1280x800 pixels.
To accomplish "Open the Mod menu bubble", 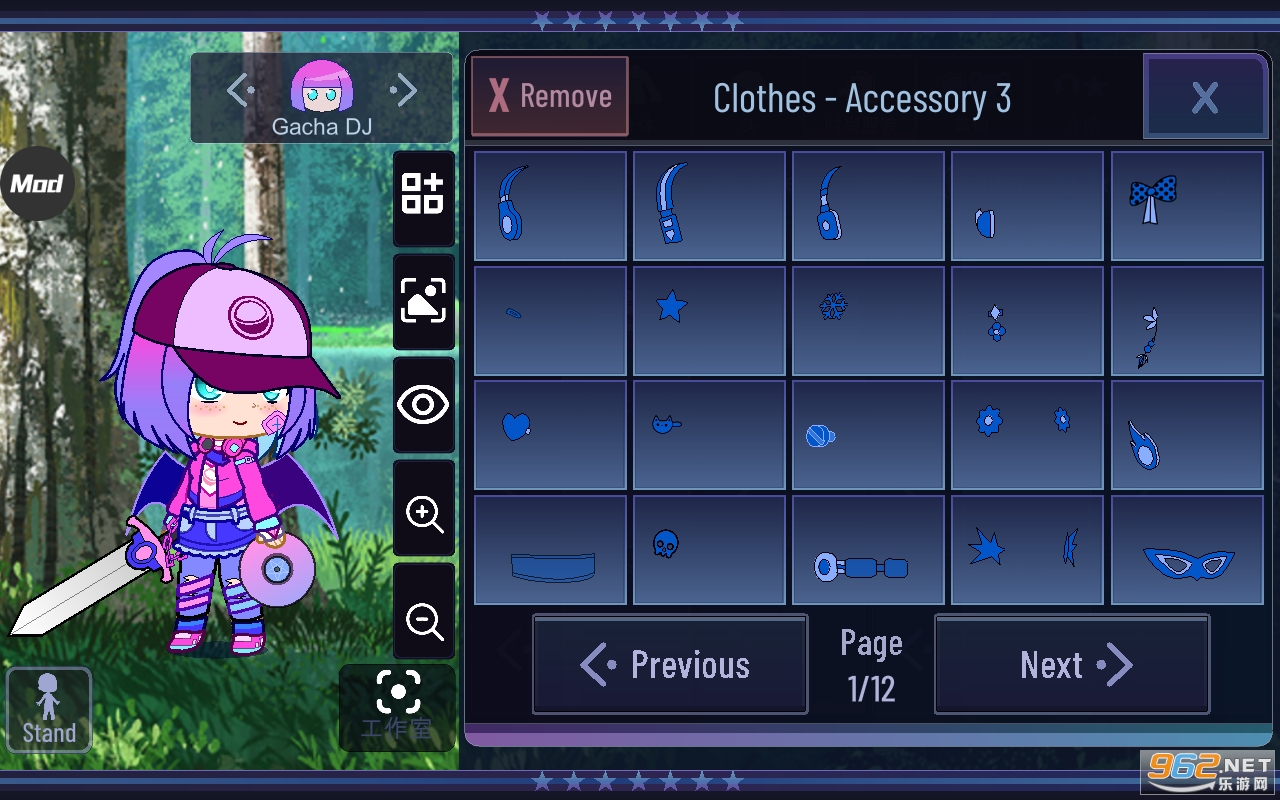I will (37, 183).
